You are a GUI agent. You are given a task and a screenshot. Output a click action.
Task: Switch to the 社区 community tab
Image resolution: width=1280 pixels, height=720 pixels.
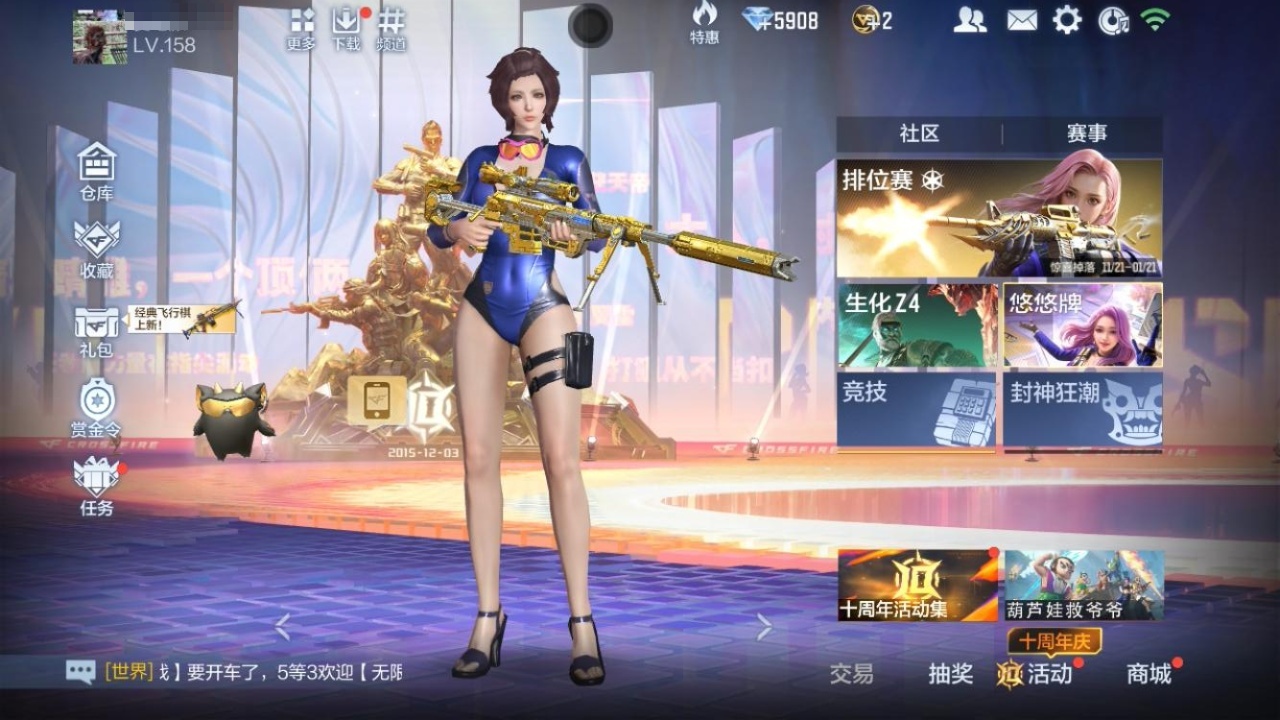coord(919,134)
